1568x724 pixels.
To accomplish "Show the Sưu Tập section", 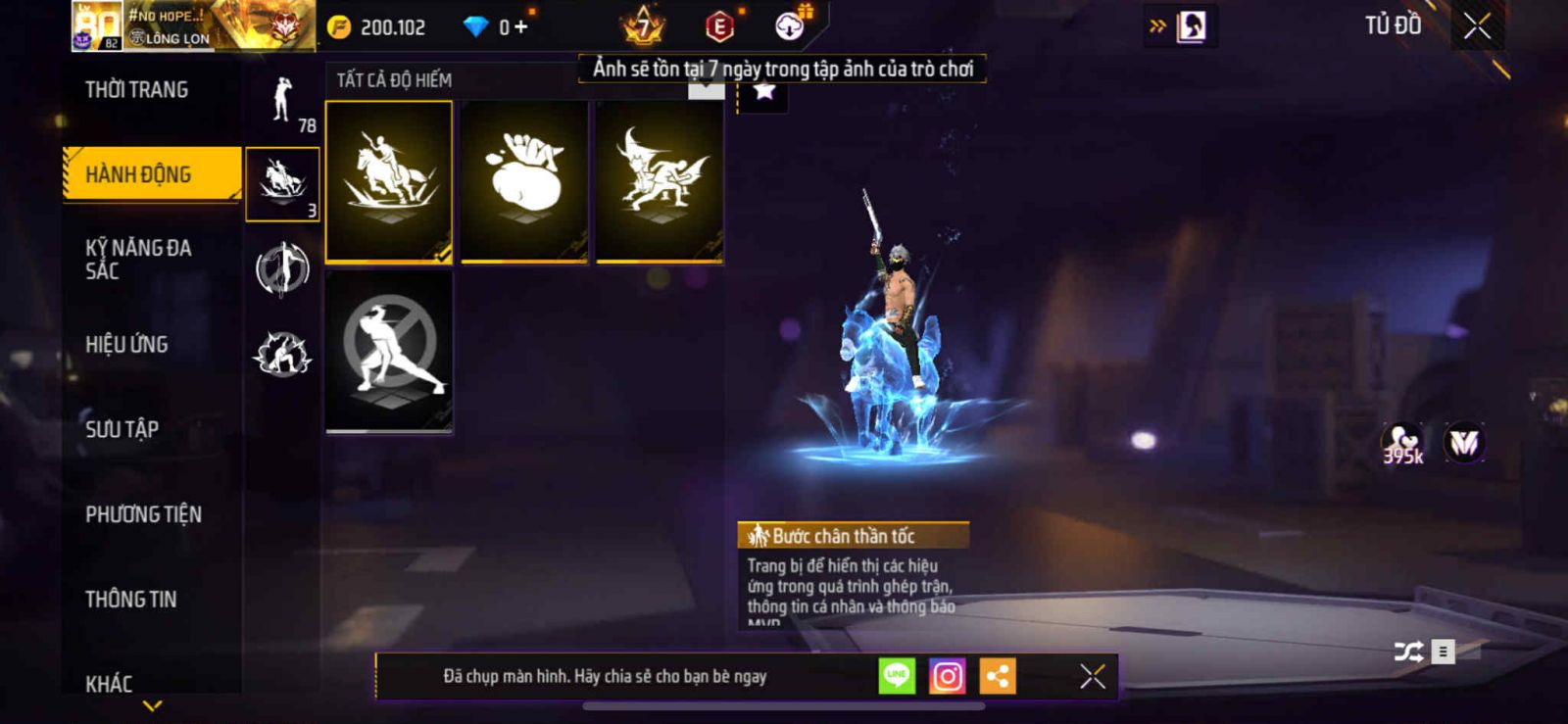I will click(x=122, y=429).
